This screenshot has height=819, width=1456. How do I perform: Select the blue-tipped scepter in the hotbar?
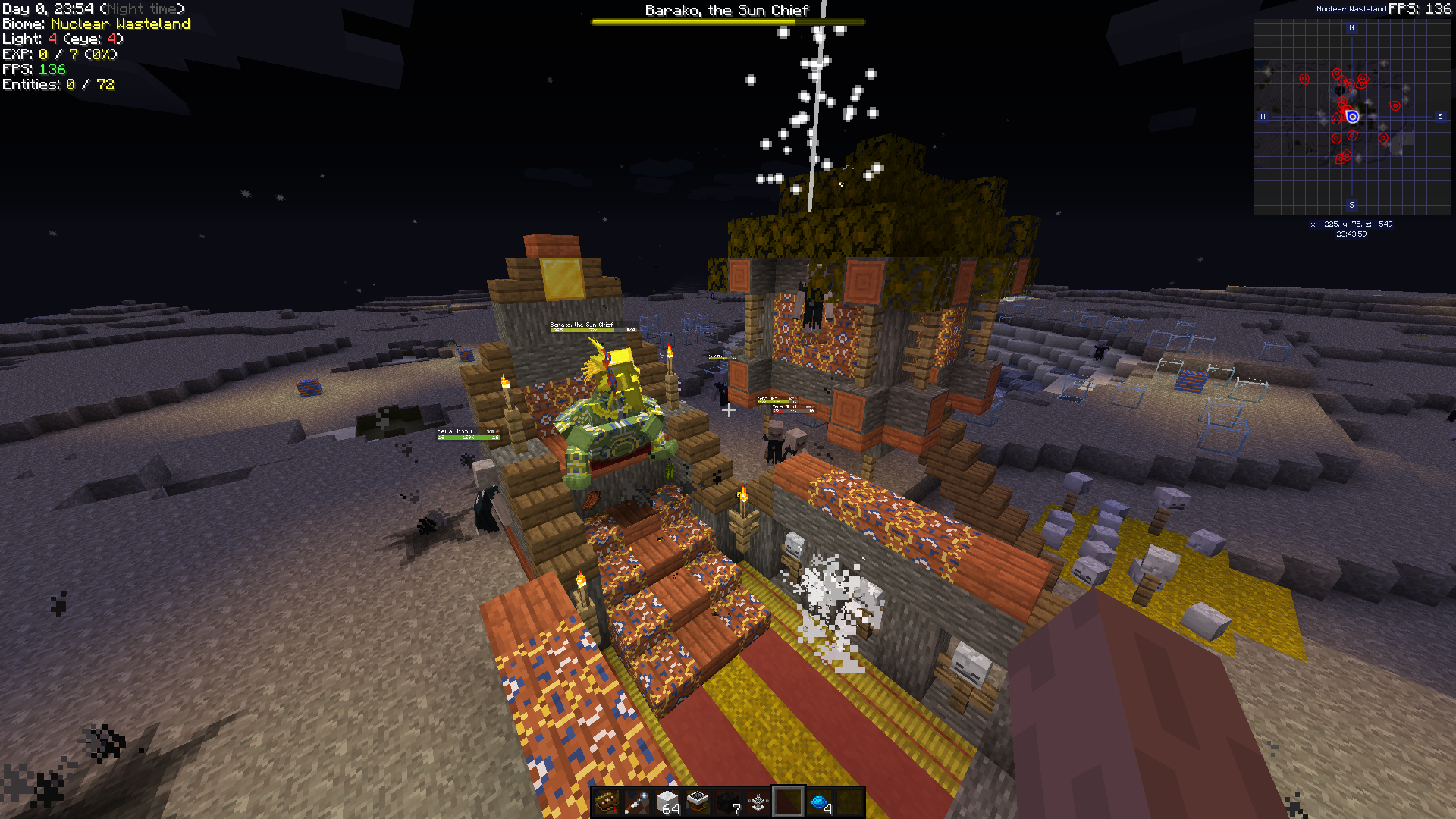coord(635,802)
